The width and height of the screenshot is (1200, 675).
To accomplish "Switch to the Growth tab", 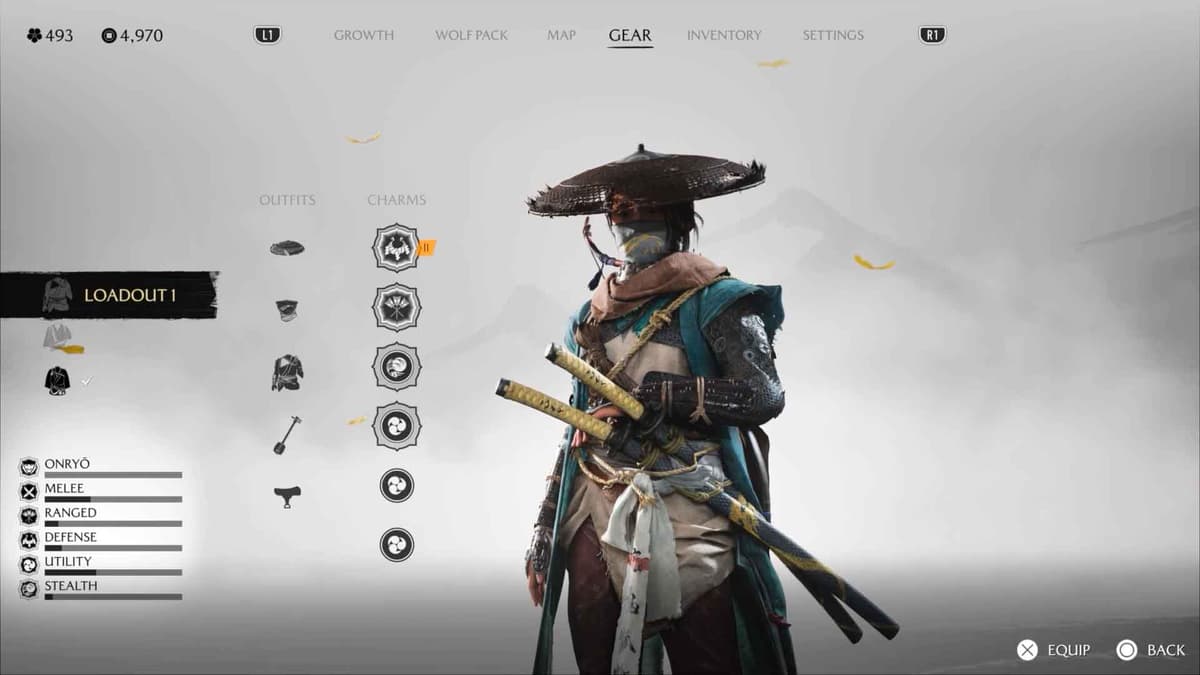I will click(363, 35).
